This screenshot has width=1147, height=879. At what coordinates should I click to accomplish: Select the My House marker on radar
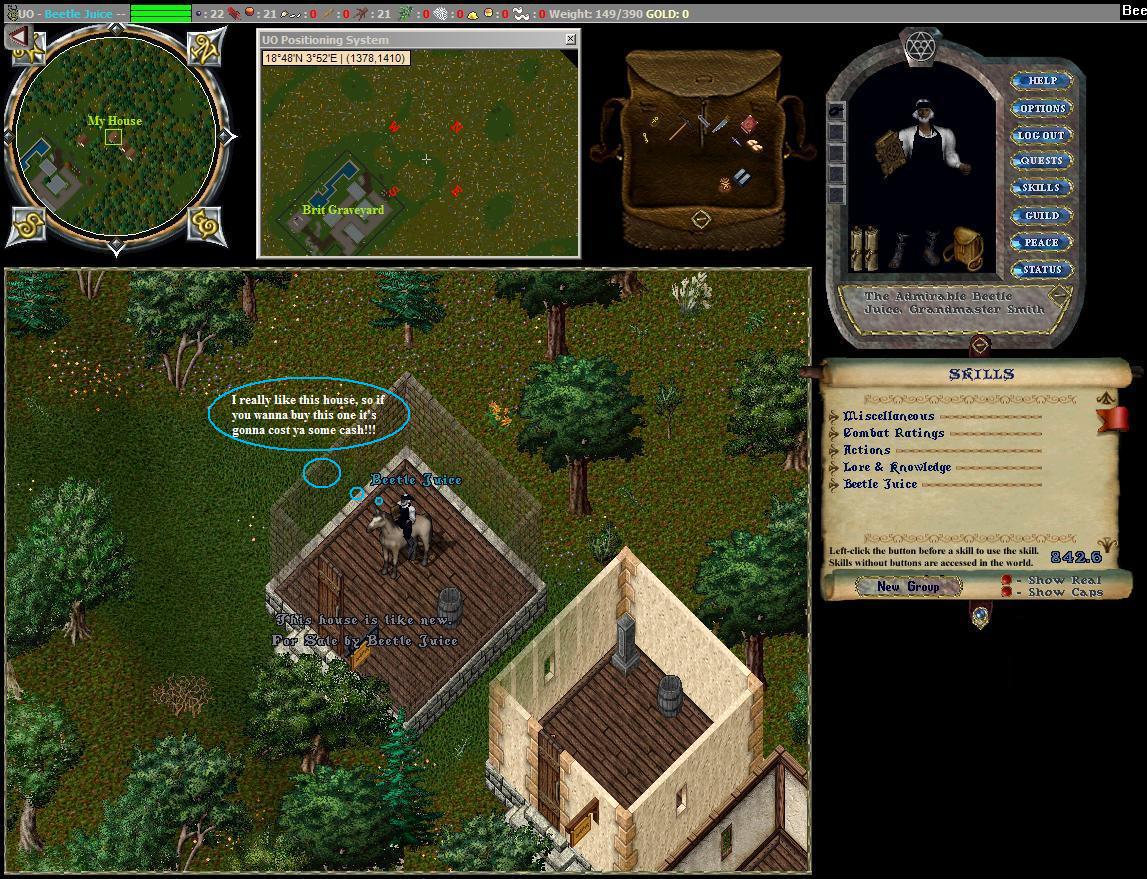coord(114,136)
